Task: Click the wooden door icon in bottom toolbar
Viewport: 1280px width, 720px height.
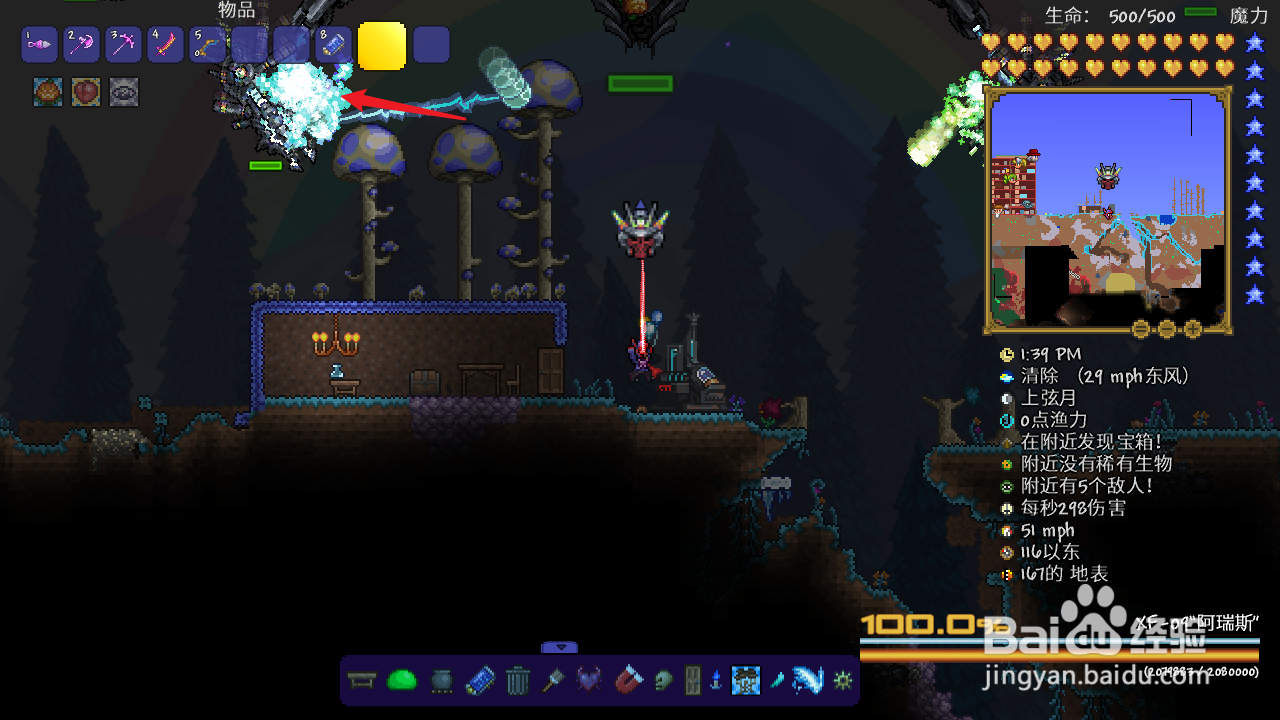Action: [692, 682]
